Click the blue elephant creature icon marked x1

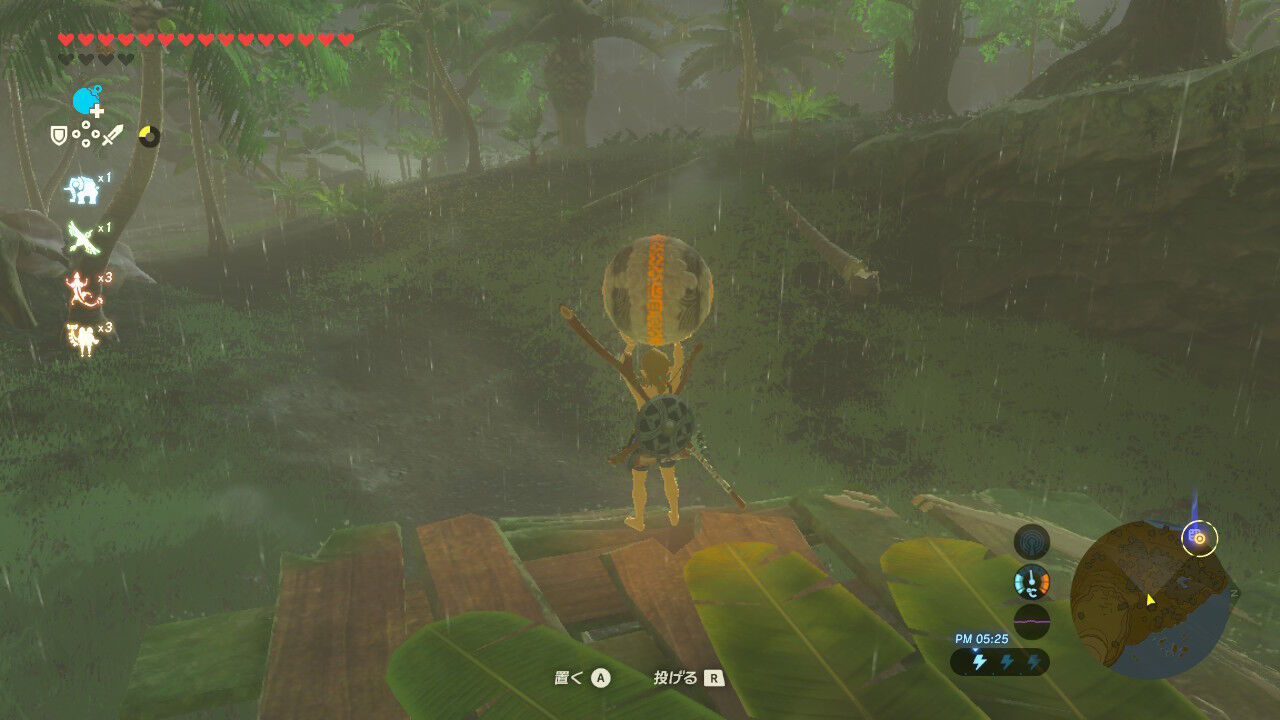coord(81,189)
